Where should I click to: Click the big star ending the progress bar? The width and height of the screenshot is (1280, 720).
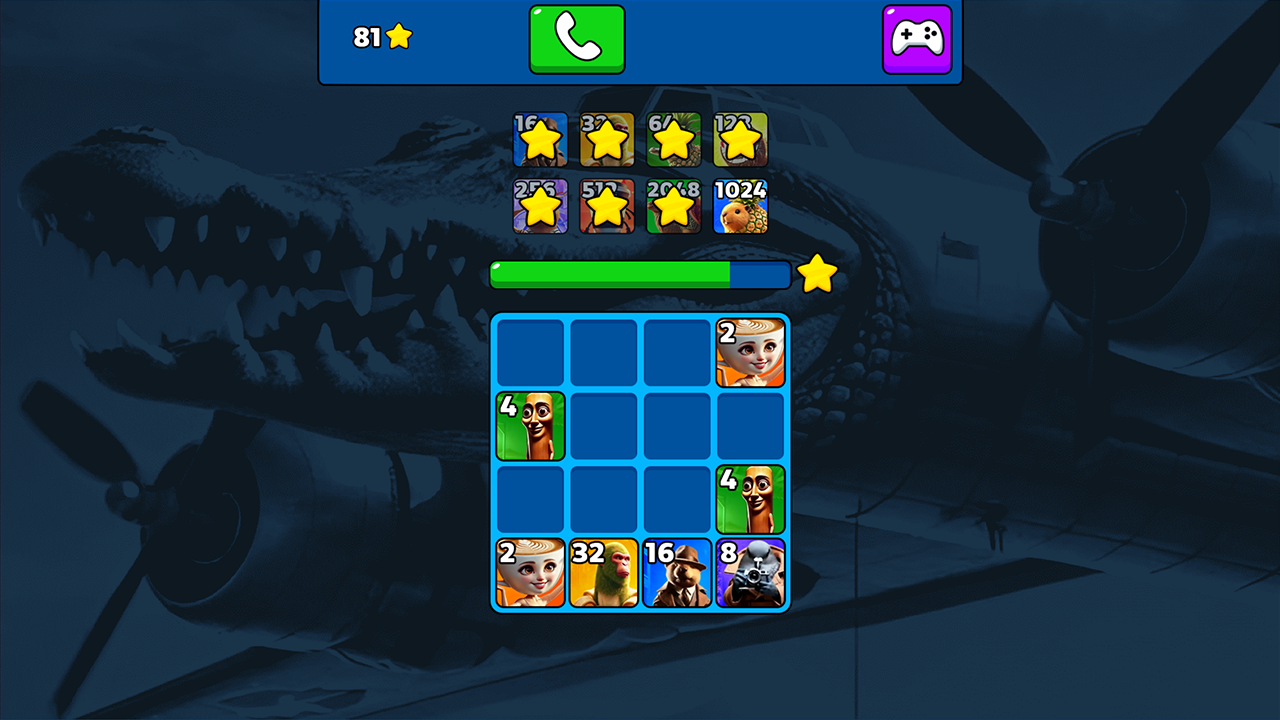pos(818,273)
